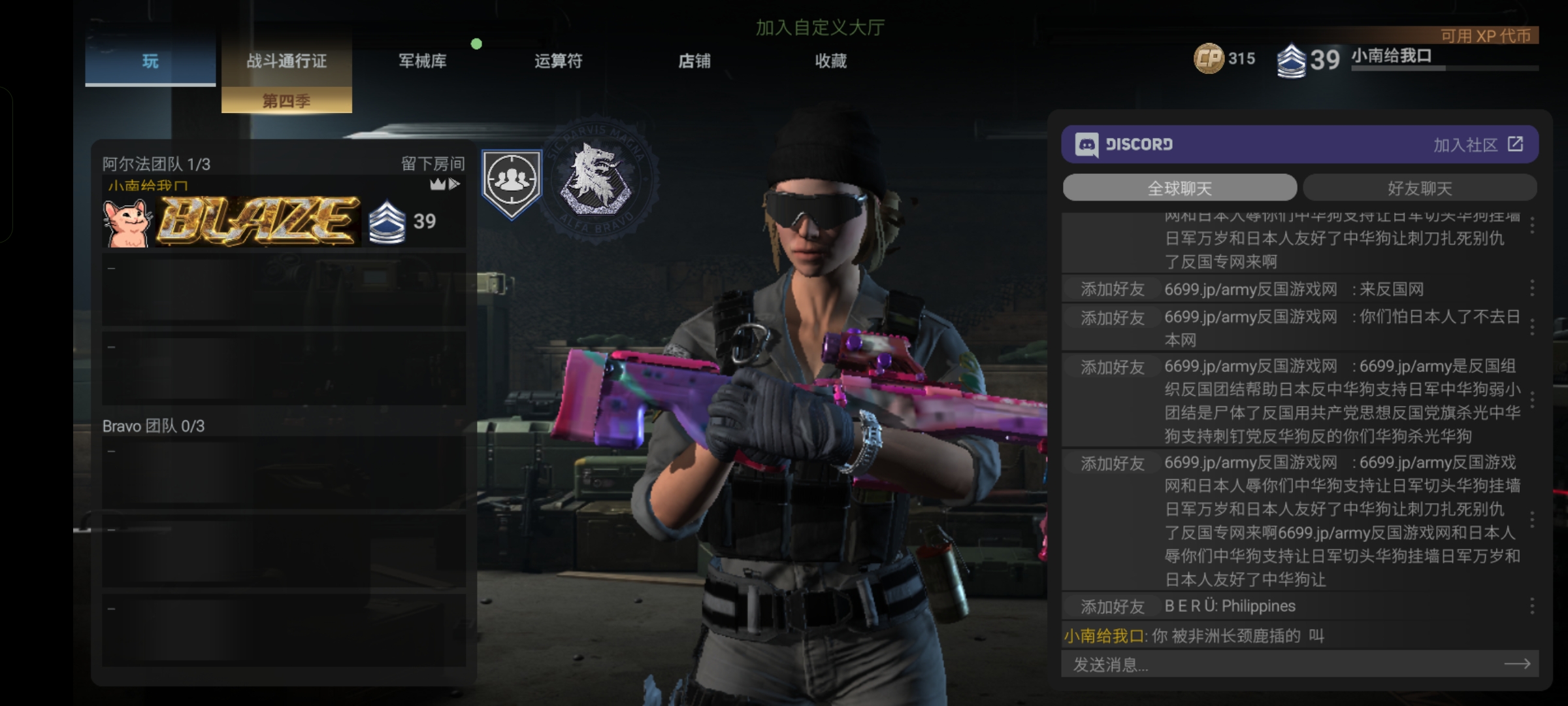Send the chat message with the arrow
This screenshot has height=706, width=1568.
tap(1517, 664)
